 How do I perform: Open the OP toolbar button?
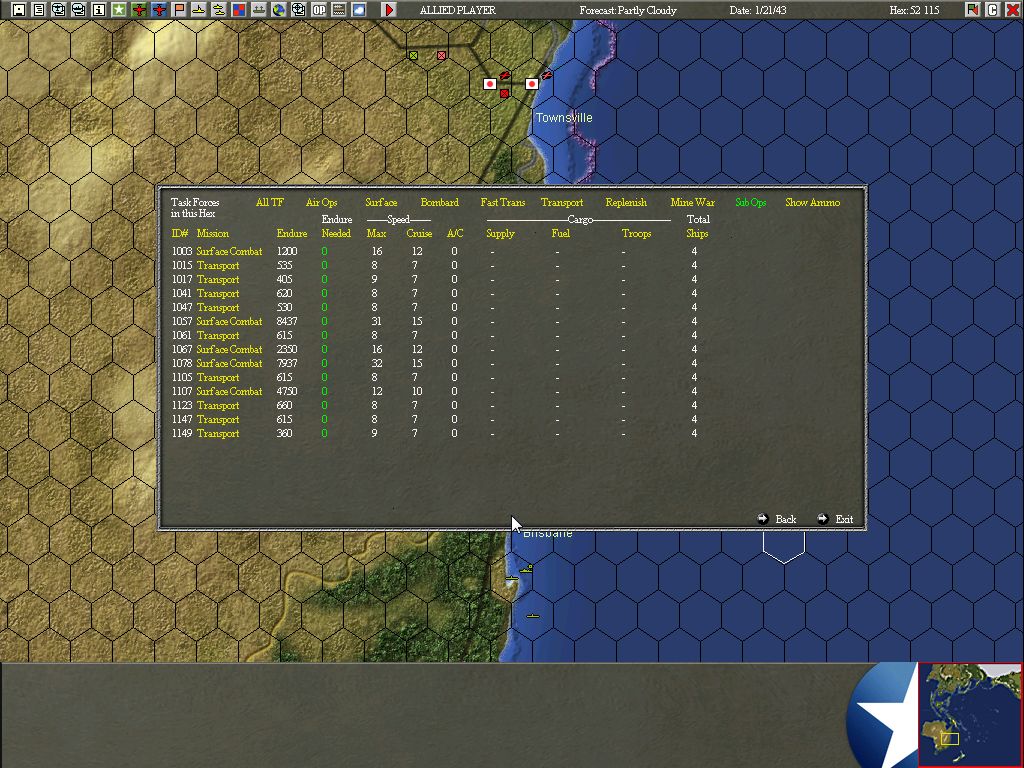click(318, 10)
